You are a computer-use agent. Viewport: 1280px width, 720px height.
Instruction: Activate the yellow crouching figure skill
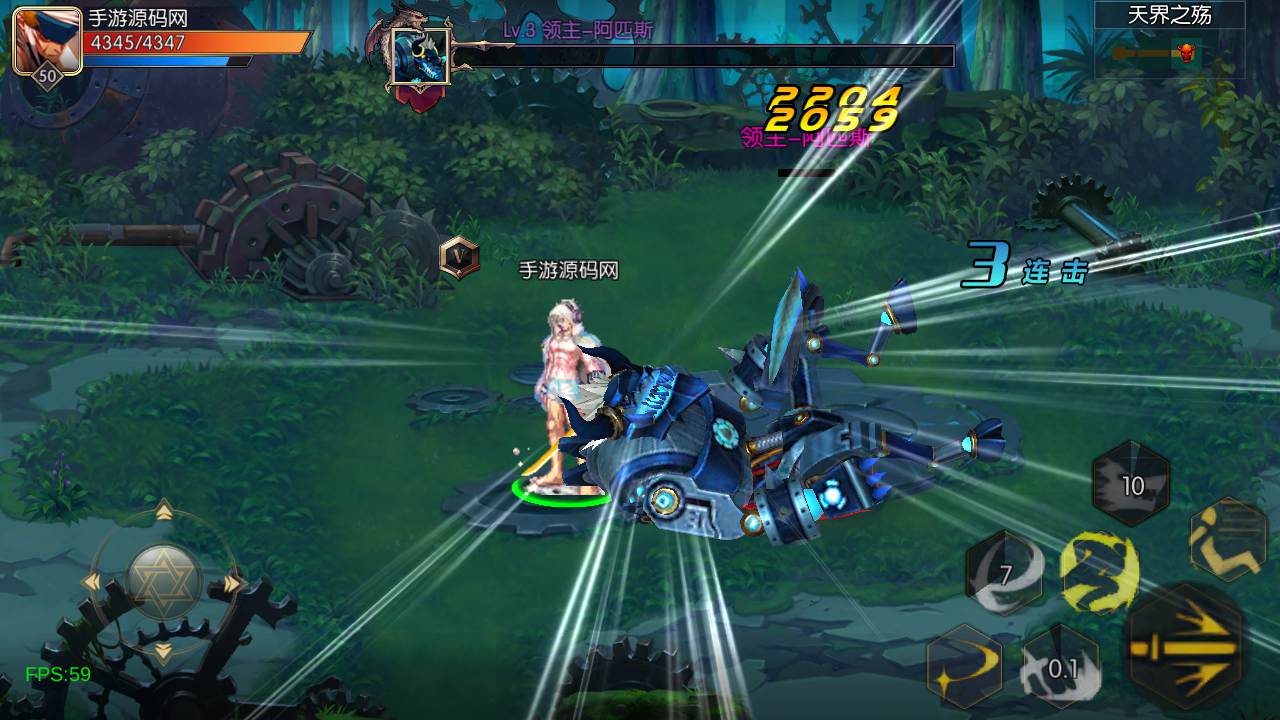(x=1099, y=570)
